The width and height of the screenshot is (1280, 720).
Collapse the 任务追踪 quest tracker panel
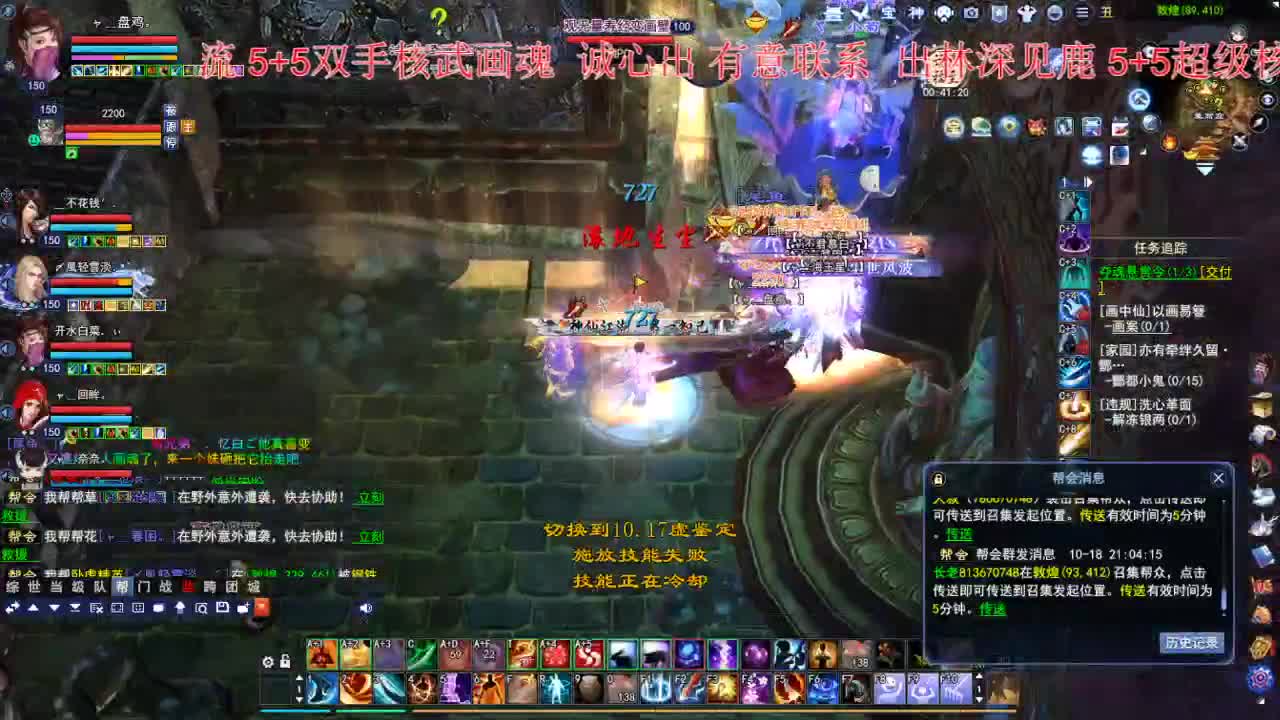coord(1160,247)
